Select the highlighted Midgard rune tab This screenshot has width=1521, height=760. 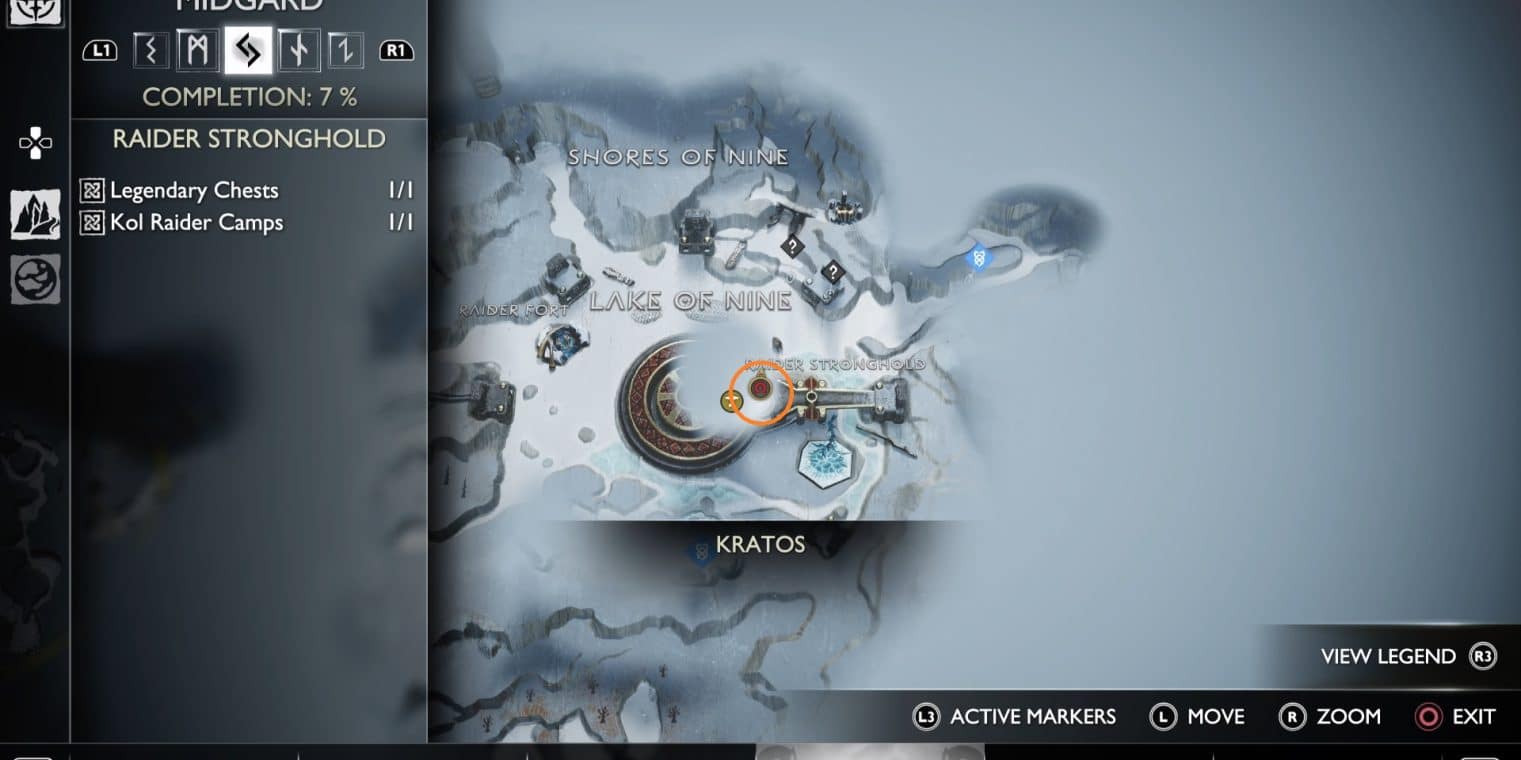(x=248, y=50)
